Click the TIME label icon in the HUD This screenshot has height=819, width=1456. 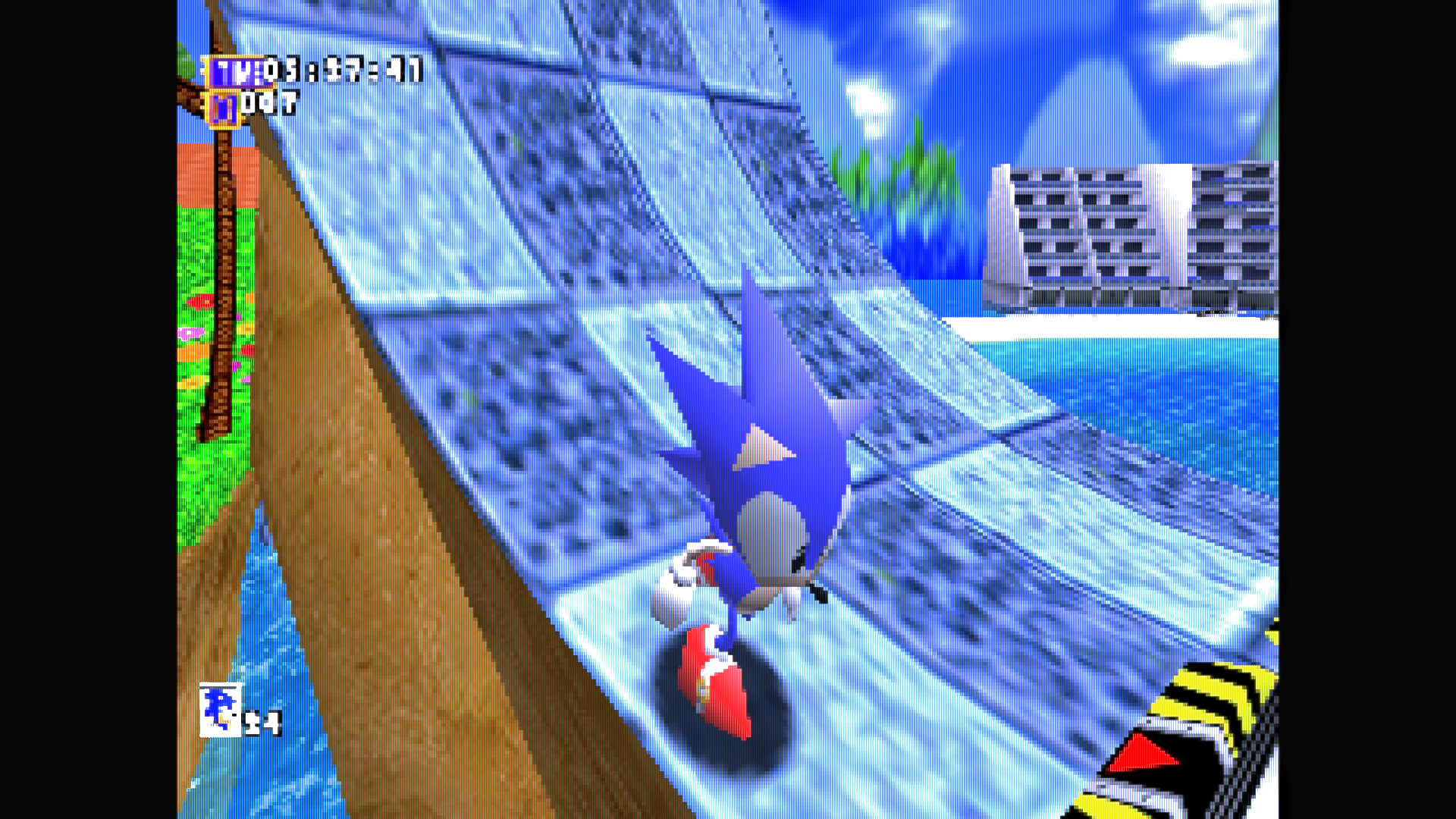235,72
